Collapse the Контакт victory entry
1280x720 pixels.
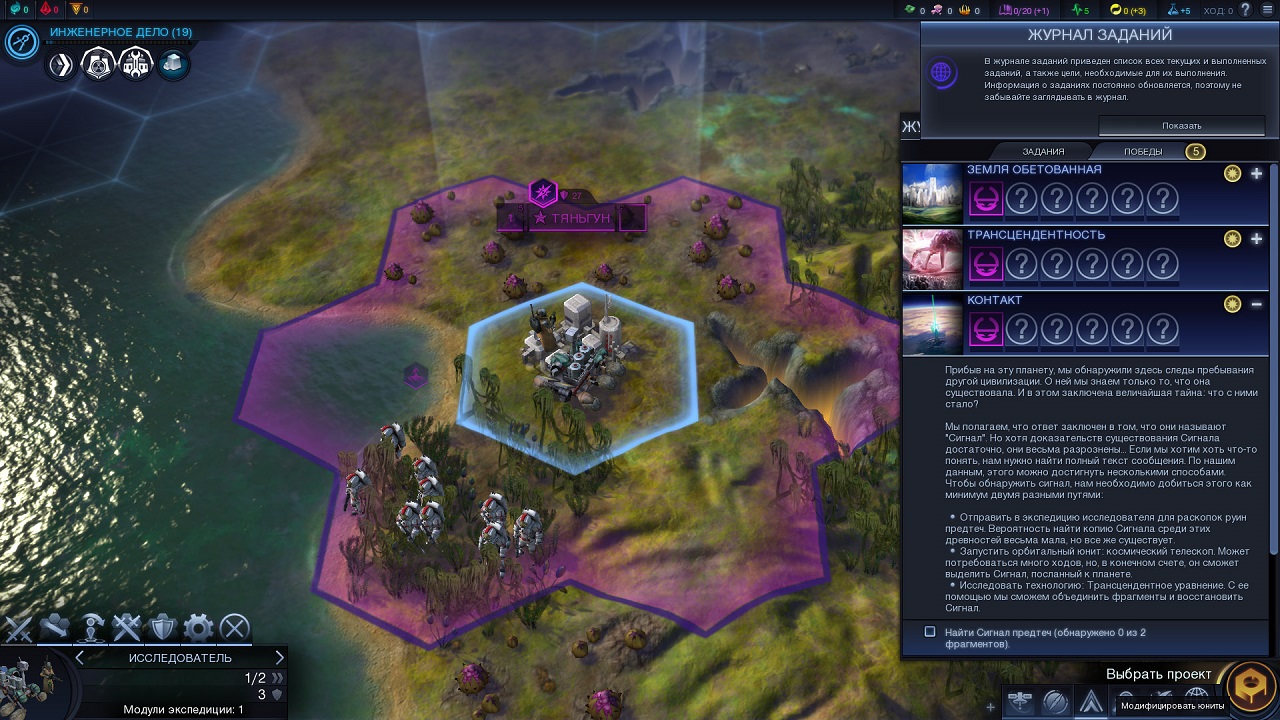pos(1256,304)
